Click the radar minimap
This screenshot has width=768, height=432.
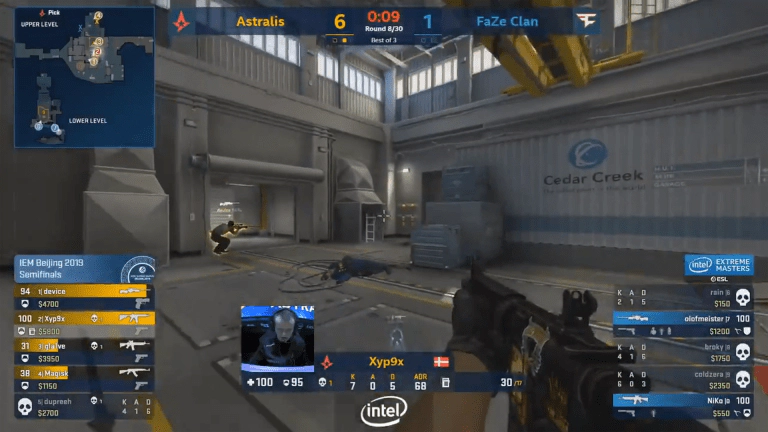83,77
